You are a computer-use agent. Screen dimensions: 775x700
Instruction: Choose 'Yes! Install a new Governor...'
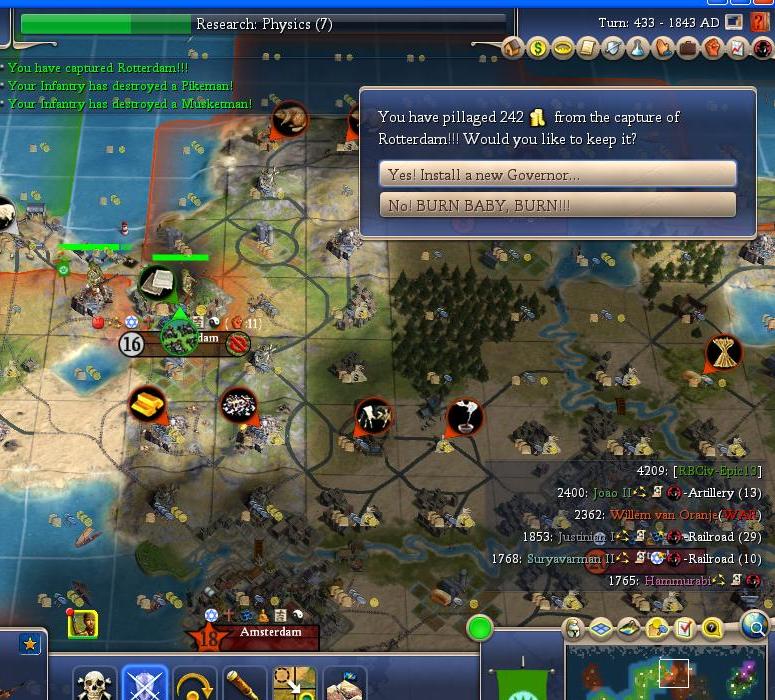(x=558, y=175)
